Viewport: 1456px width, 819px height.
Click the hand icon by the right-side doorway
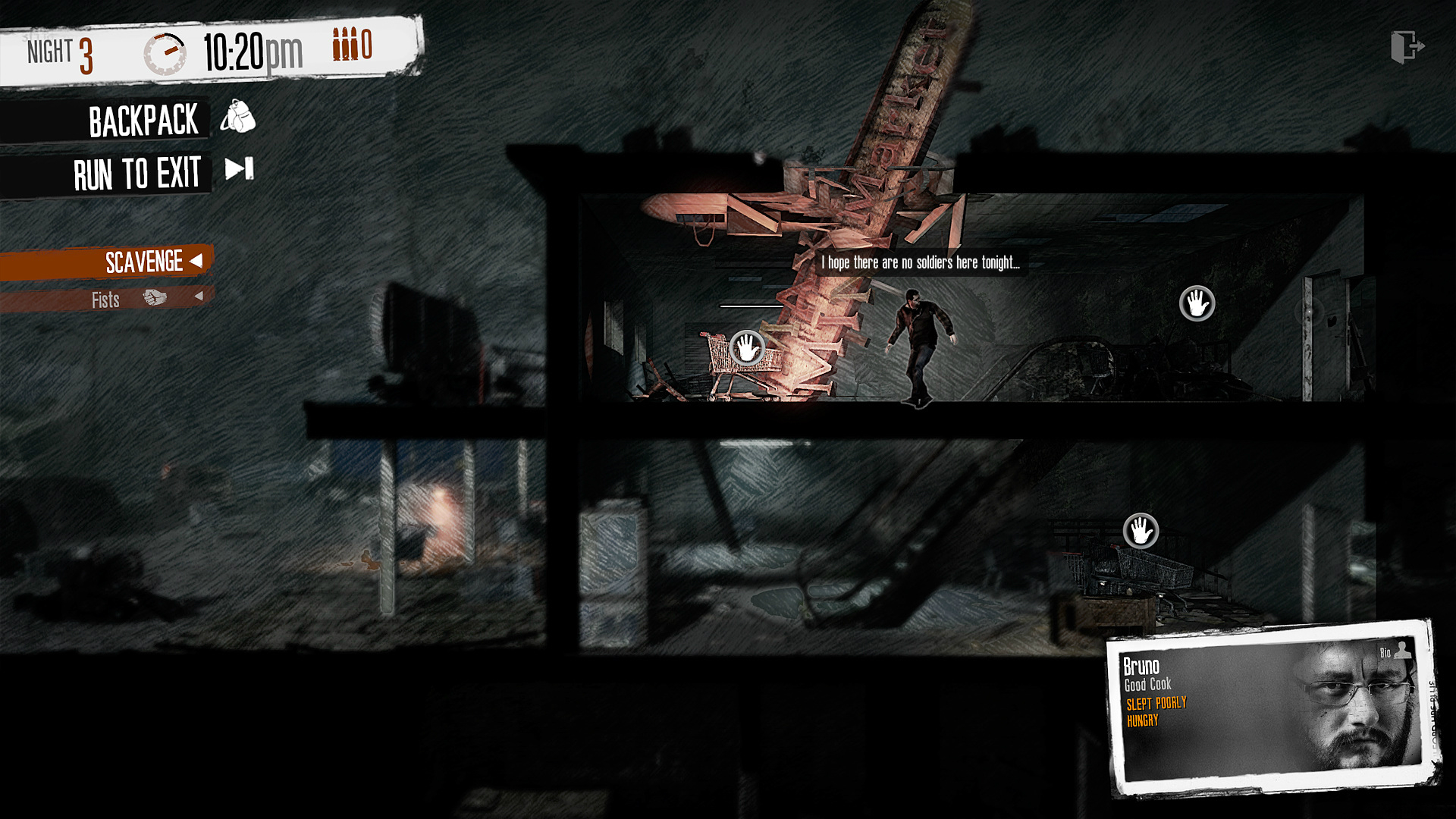coord(1196,303)
